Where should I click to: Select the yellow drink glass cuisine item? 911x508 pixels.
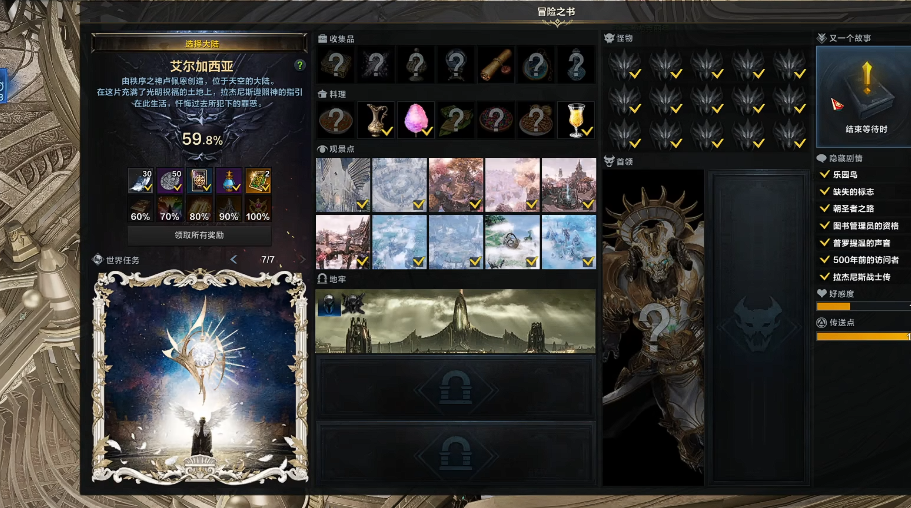click(x=575, y=119)
